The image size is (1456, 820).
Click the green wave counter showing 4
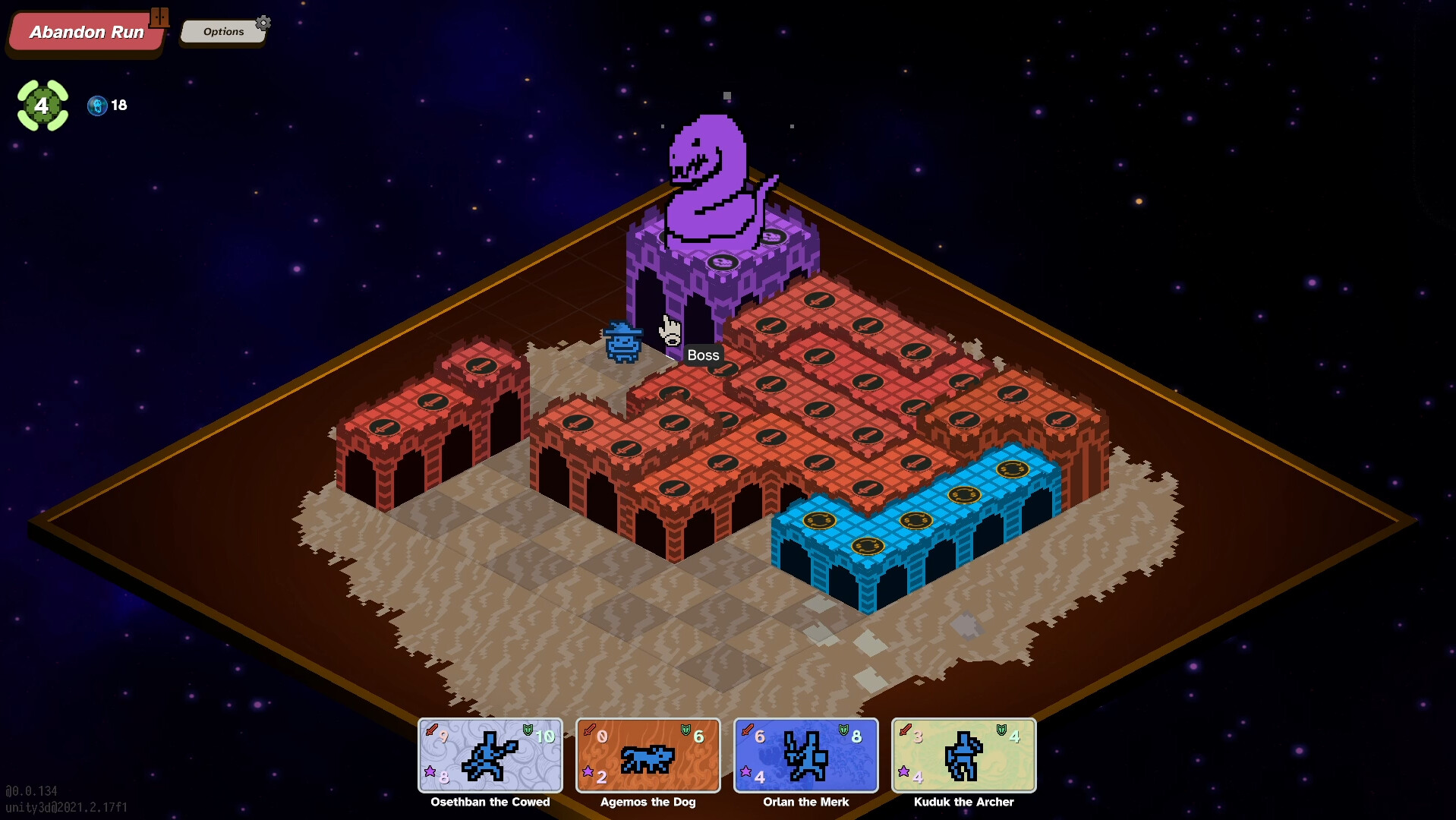(43, 106)
